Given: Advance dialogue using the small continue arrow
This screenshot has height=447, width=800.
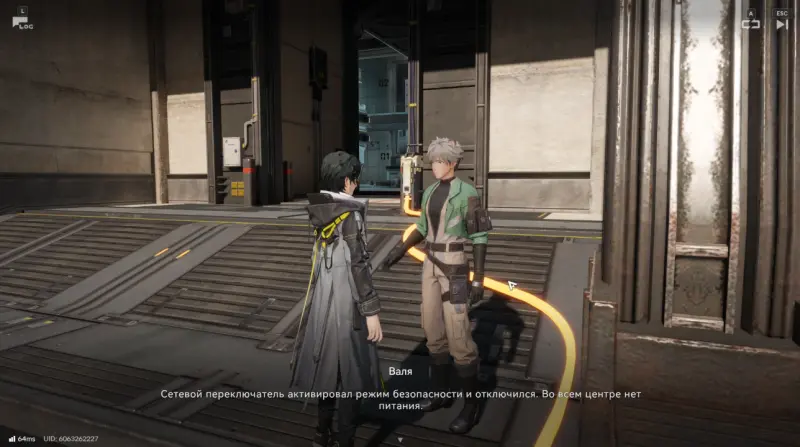Looking at the screenshot, I should (x=399, y=438).
